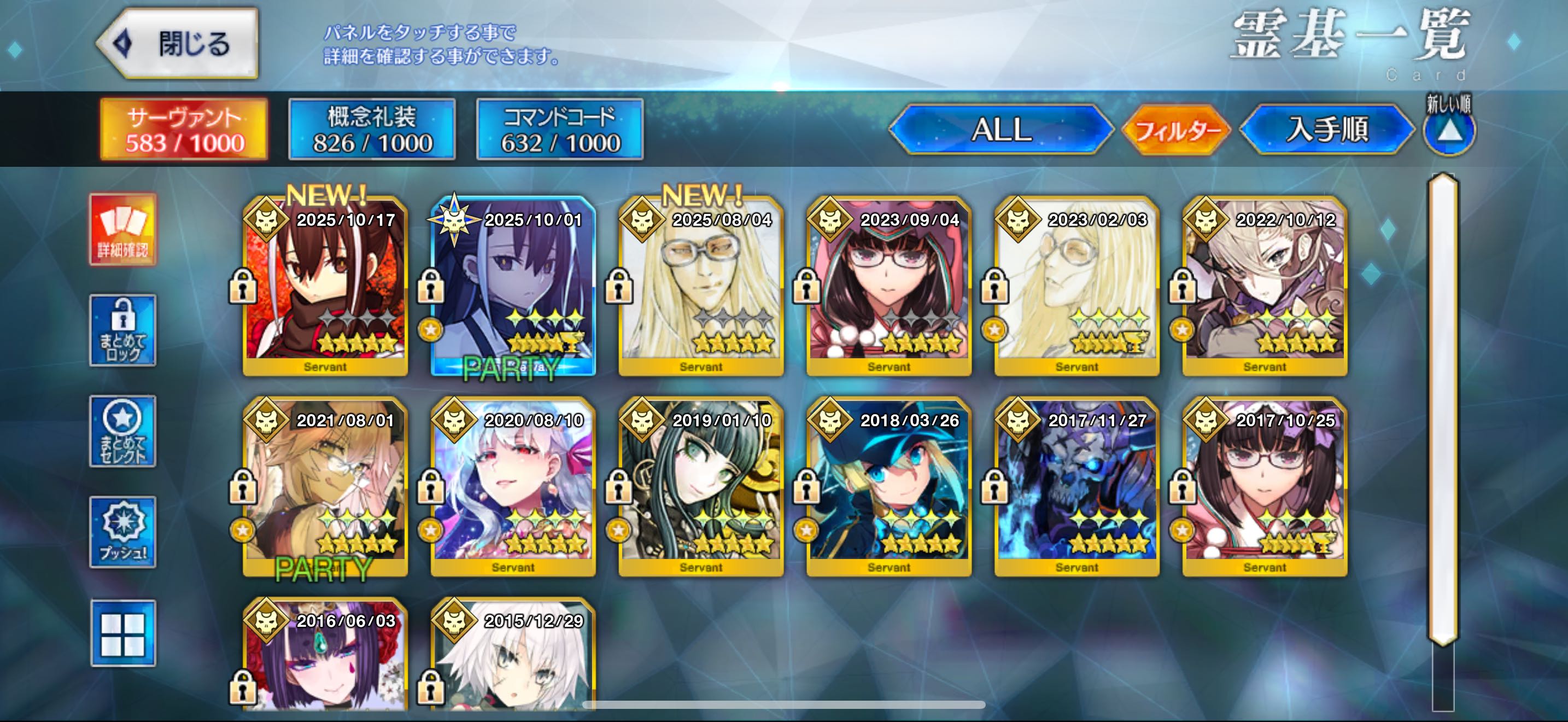Switch to the サーヴァント tab

pyautogui.click(x=184, y=130)
